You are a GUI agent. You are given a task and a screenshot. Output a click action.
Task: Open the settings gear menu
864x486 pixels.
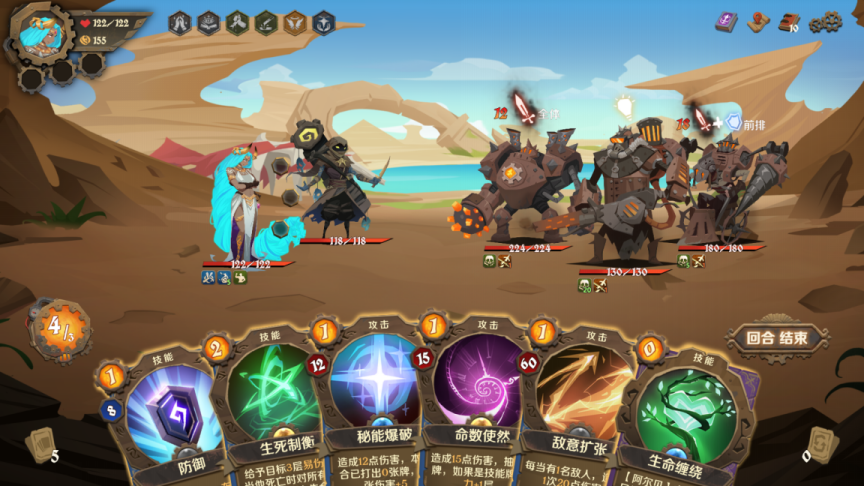point(825,22)
